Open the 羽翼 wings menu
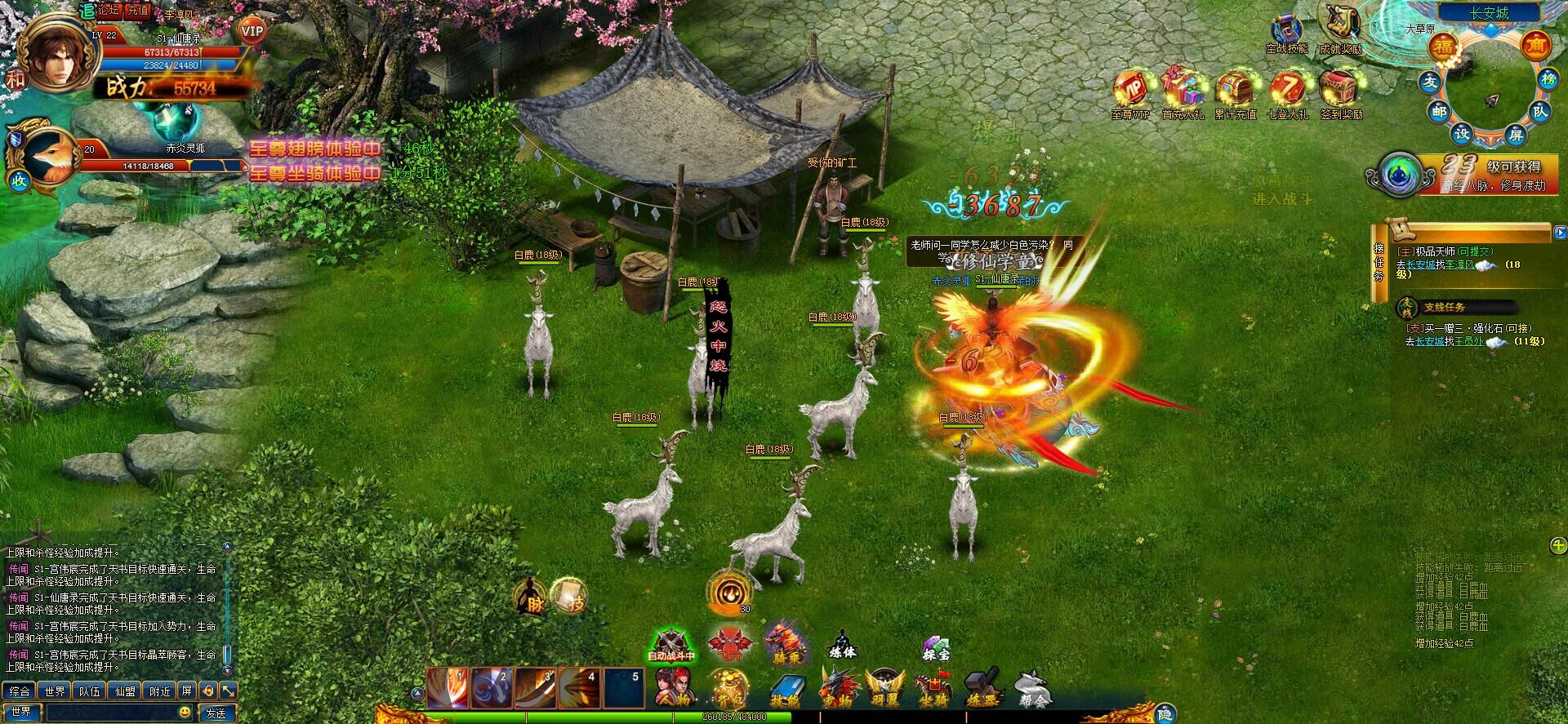This screenshot has width=1568, height=724. [886, 688]
